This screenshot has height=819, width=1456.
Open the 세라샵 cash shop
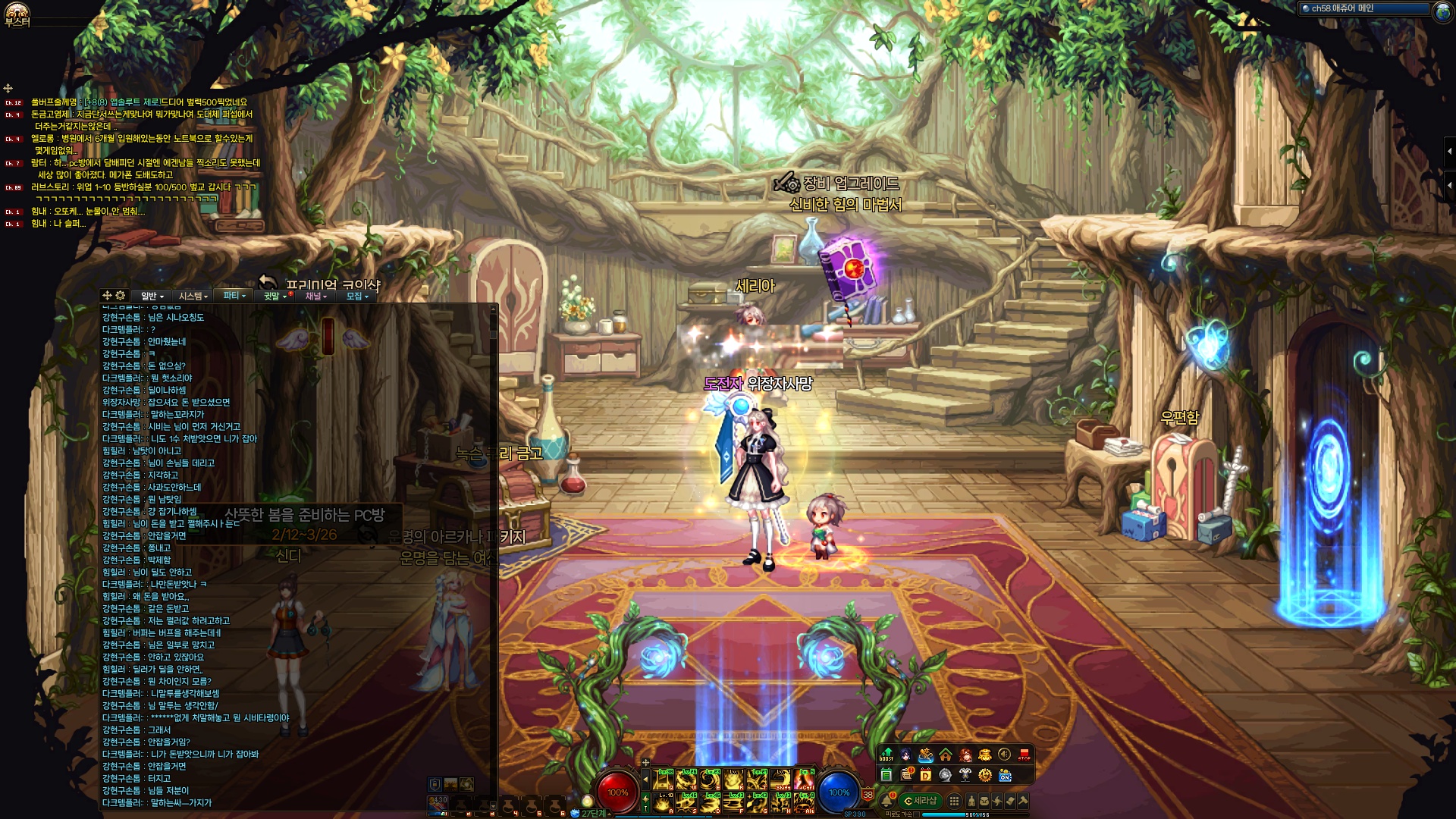click(921, 801)
